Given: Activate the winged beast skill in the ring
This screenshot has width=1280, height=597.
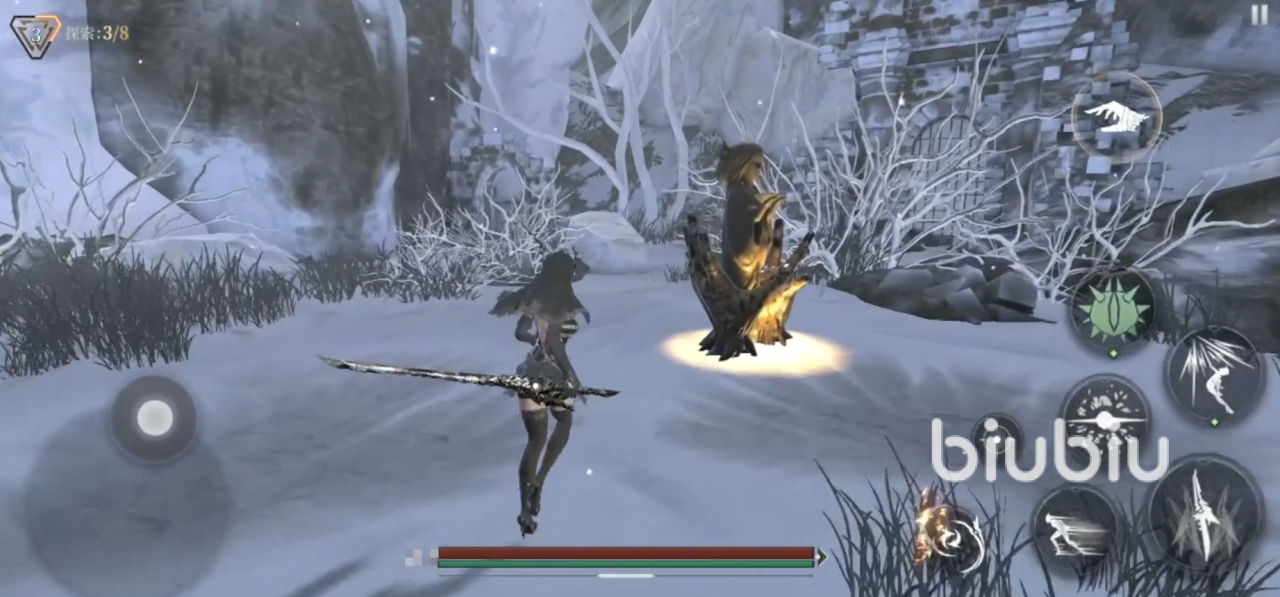Looking at the screenshot, I should tap(1116, 117).
